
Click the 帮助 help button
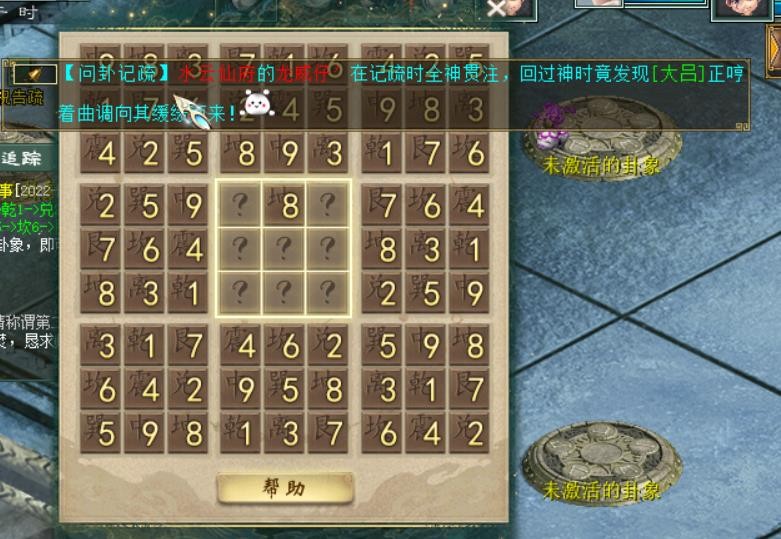pos(284,488)
